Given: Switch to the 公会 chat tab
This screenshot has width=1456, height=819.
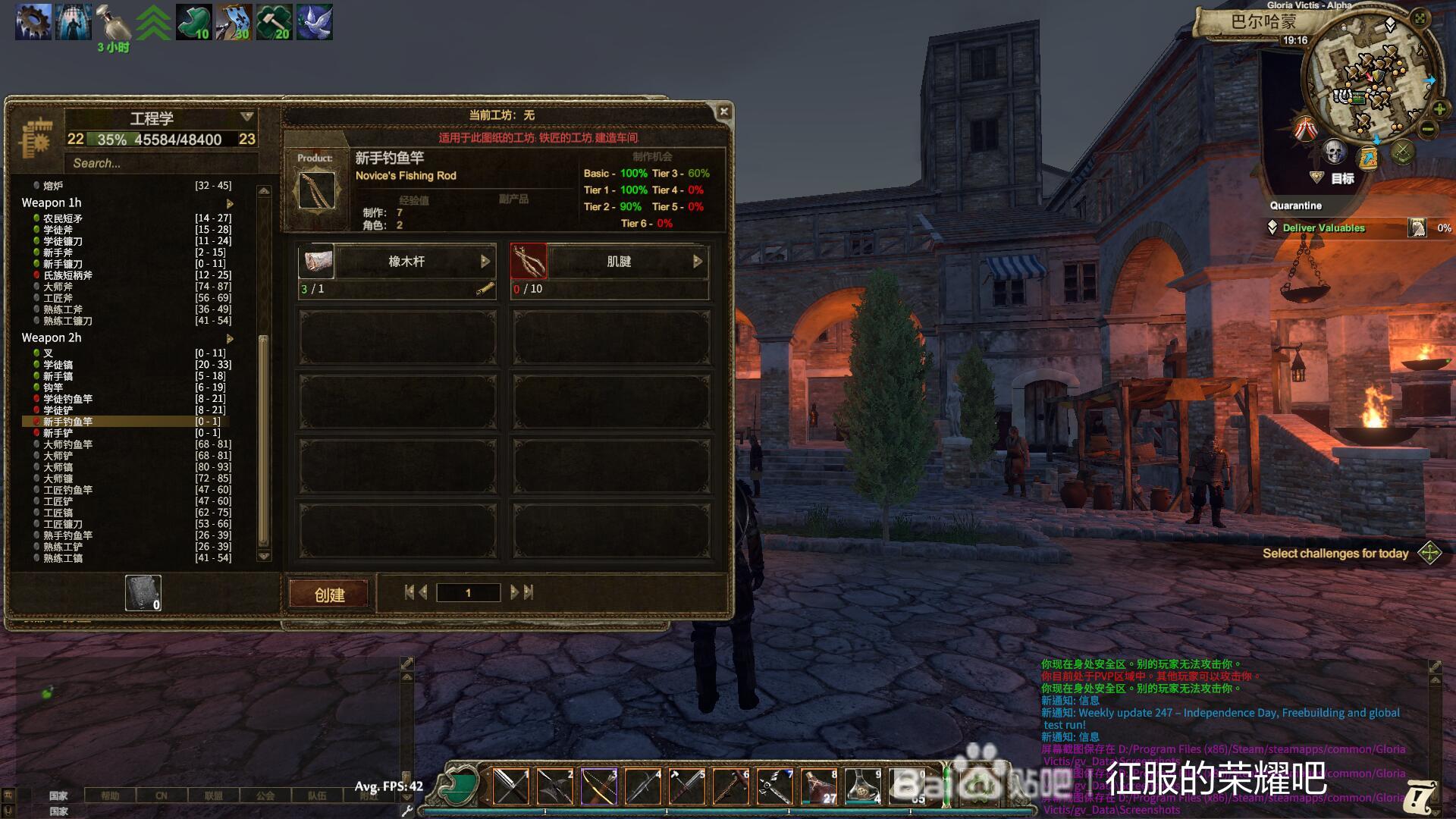Looking at the screenshot, I should point(265,795).
